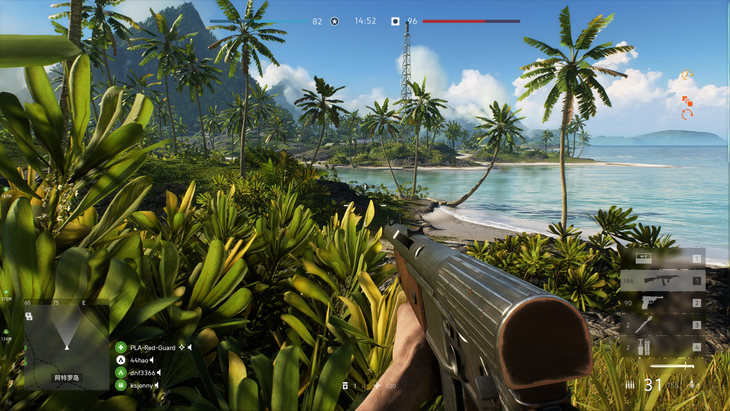Select the katana melee weapon
Image resolution: width=730 pixels, height=411 pixels.
[672, 366]
